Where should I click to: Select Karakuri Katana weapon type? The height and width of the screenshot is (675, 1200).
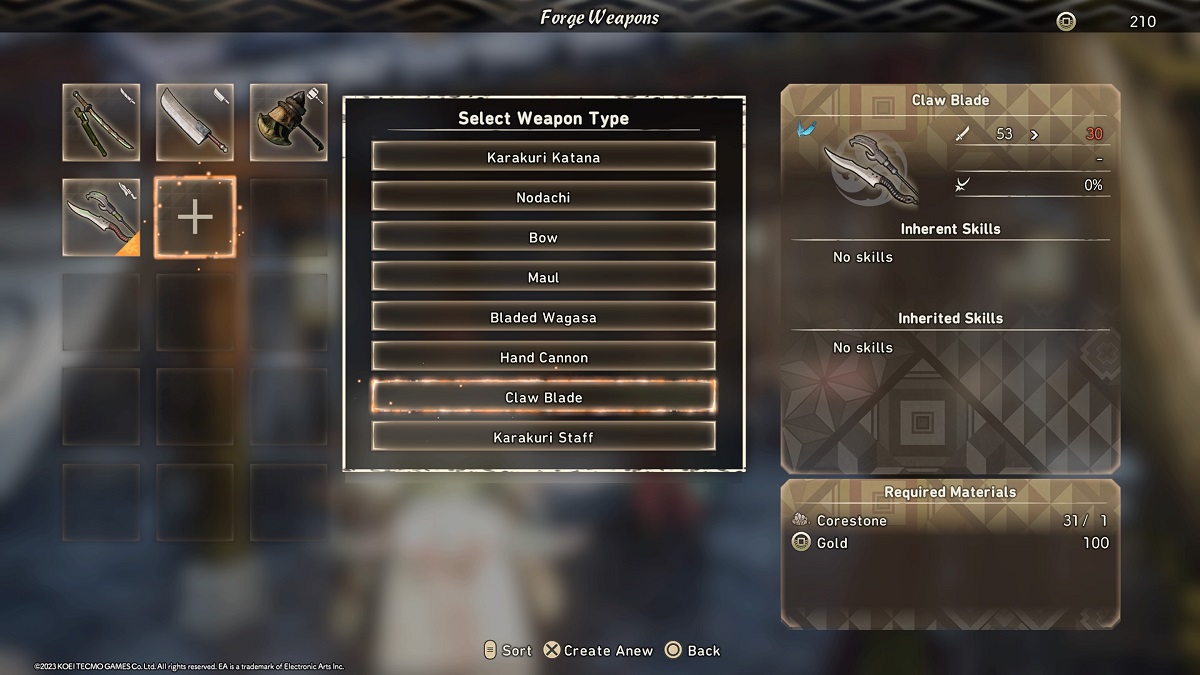coord(543,157)
